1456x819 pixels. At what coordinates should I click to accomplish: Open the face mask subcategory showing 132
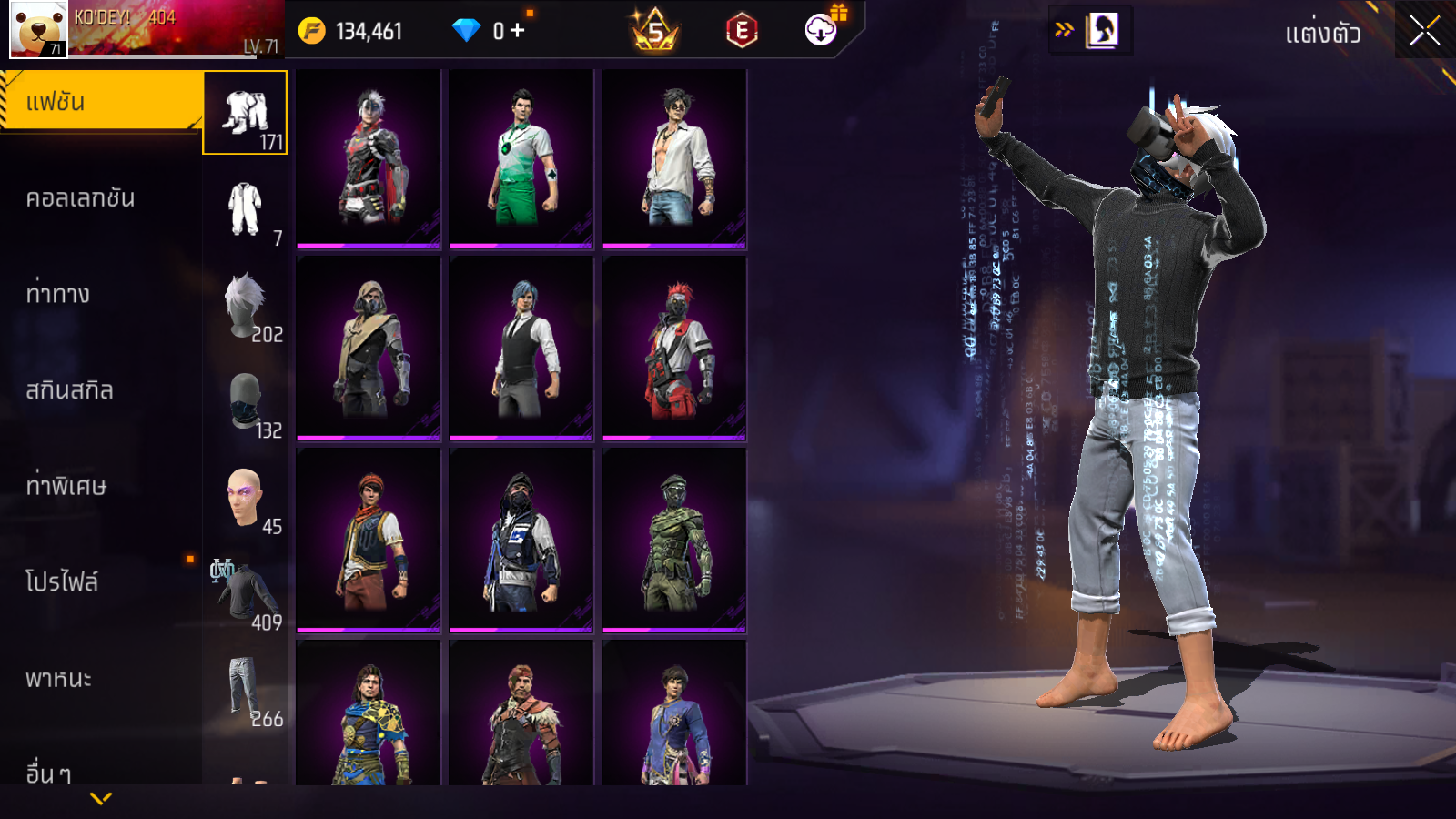point(245,402)
